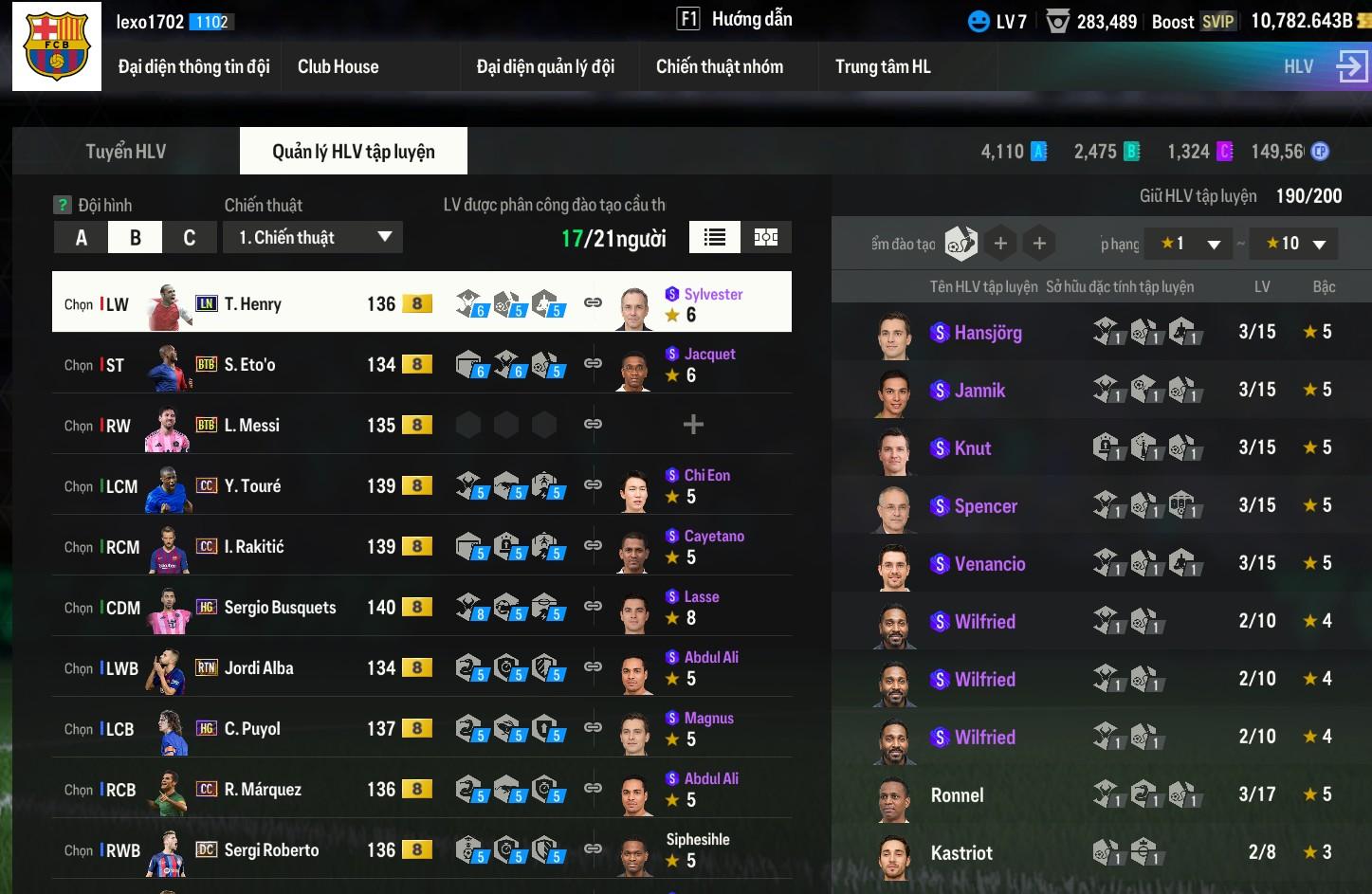Screen dimensions: 1372x894
Task: Switch to formation pitch view
Action: pyautogui.click(x=766, y=238)
